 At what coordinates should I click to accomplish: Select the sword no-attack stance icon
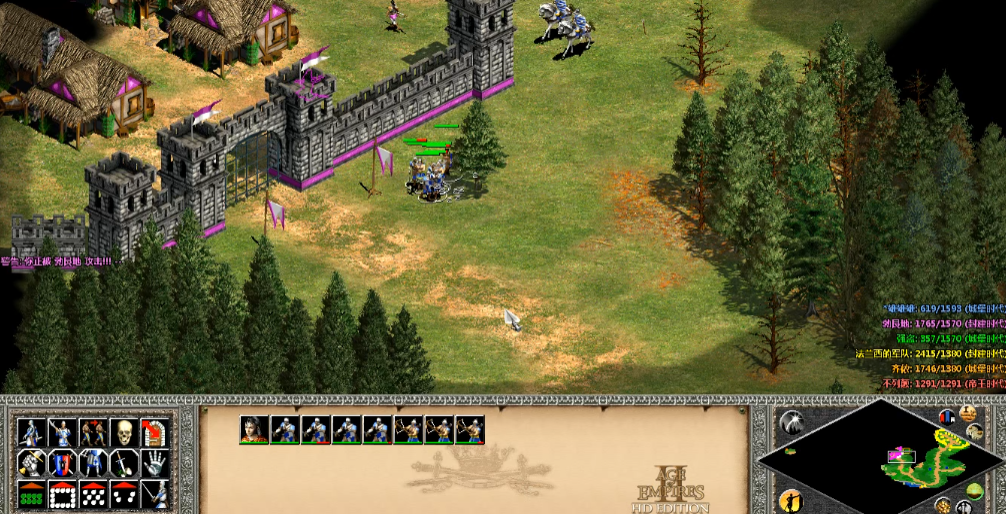click(x=124, y=463)
